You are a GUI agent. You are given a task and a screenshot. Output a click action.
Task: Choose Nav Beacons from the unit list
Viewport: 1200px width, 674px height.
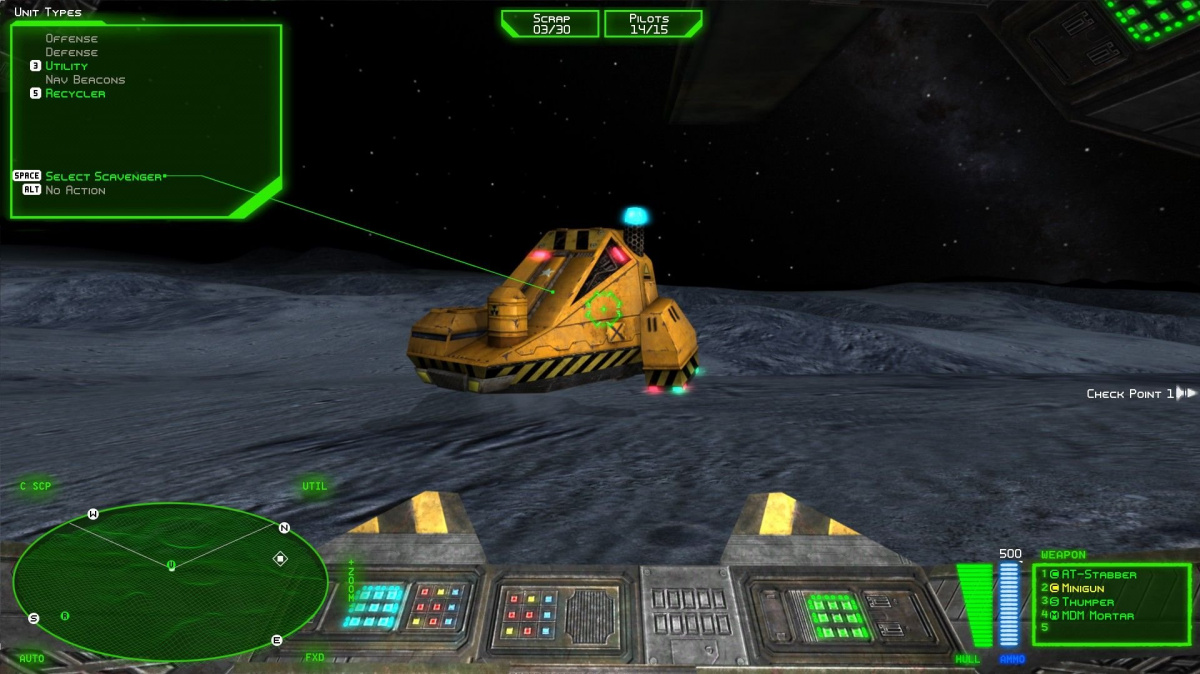[x=85, y=80]
